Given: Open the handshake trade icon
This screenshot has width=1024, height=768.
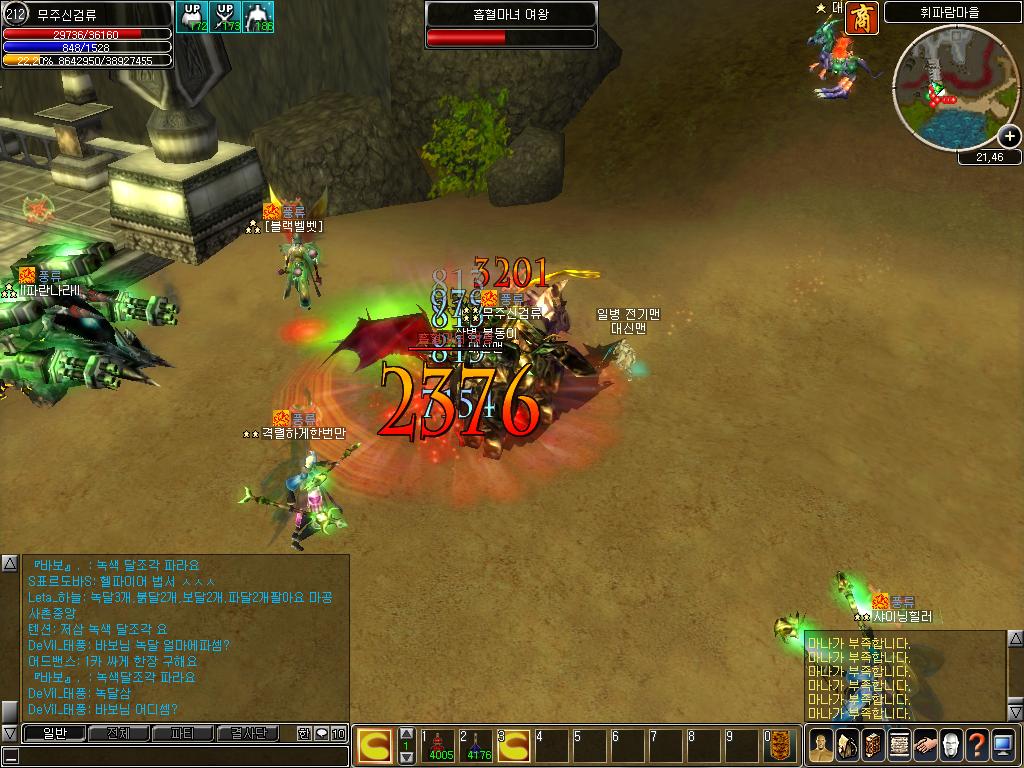Looking at the screenshot, I should (x=925, y=746).
